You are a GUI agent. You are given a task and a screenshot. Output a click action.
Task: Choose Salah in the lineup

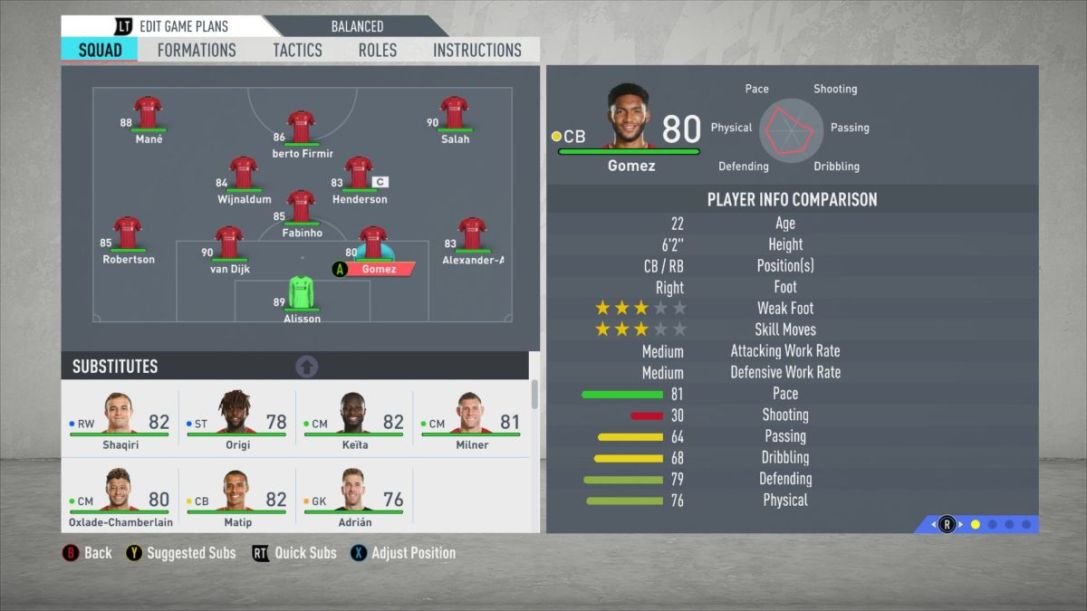[x=454, y=114]
